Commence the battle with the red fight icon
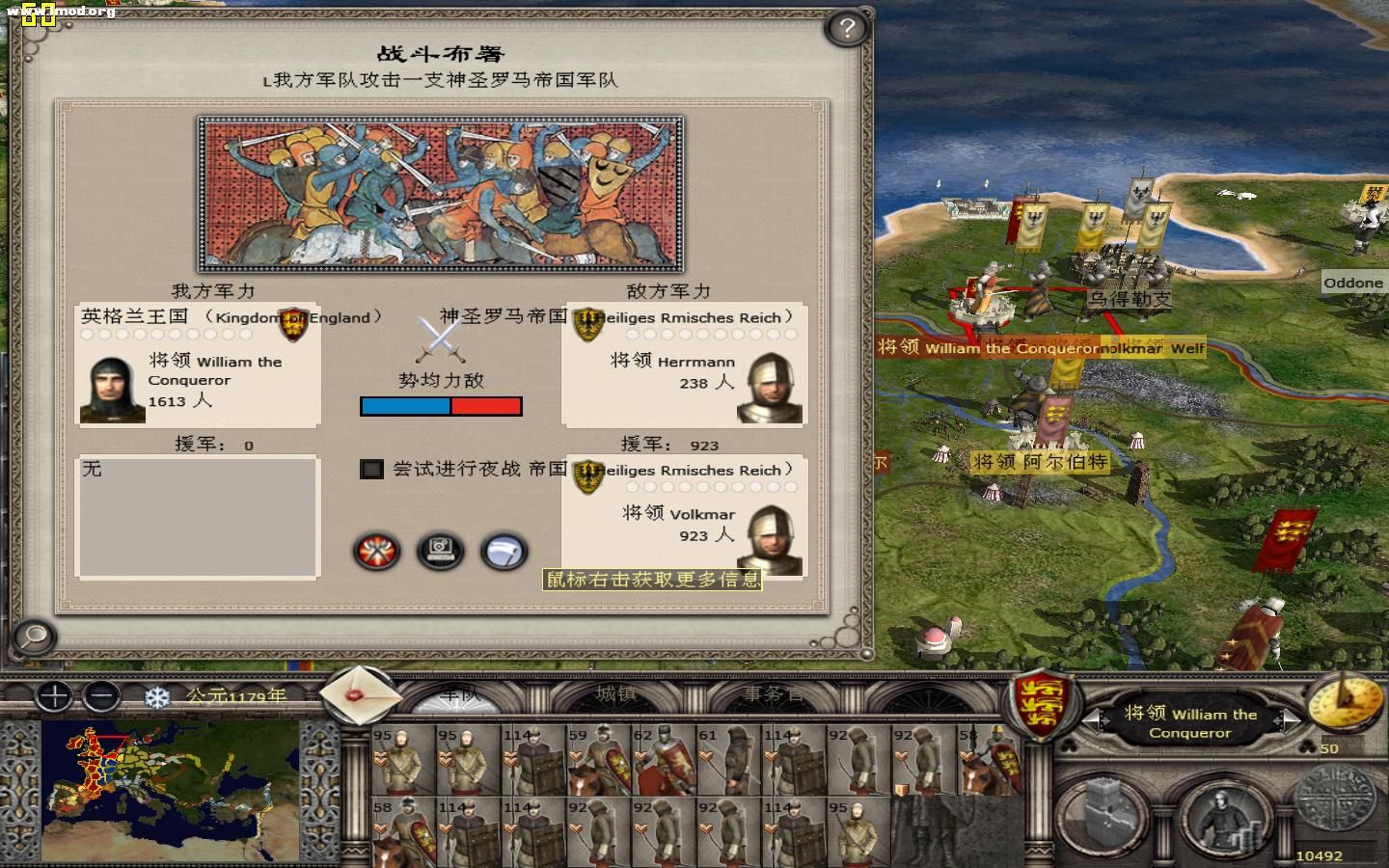 (x=375, y=552)
